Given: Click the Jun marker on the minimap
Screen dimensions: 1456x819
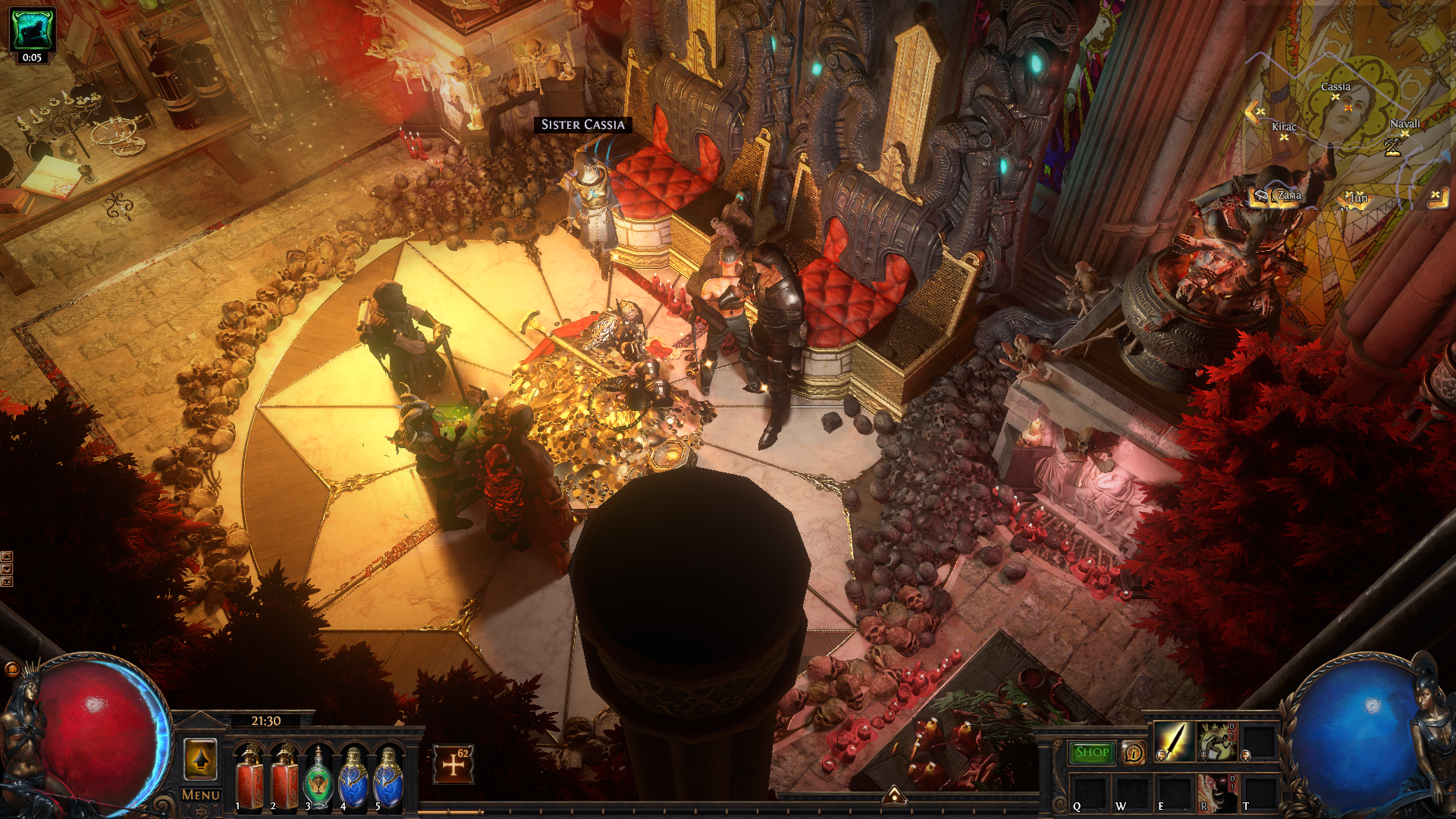Looking at the screenshot, I should pyautogui.click(x=1357, y=199).
